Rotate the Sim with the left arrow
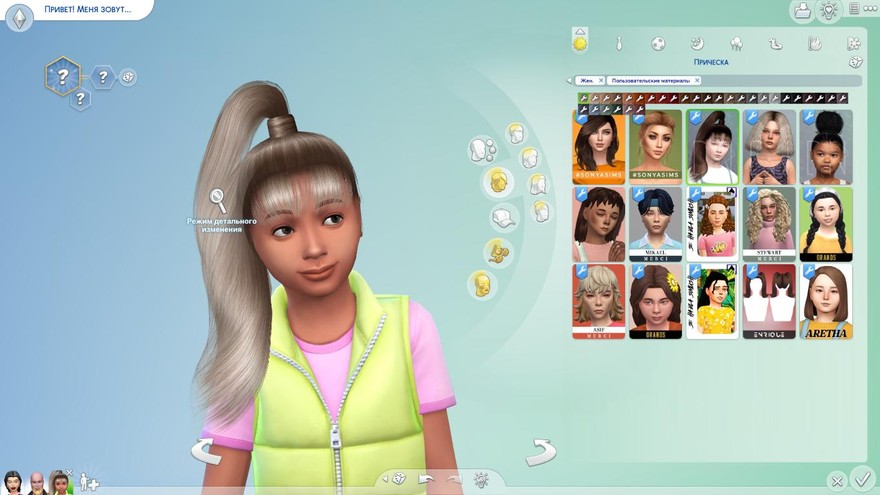The height and width of the screenshot is (495, 880). 206,451
